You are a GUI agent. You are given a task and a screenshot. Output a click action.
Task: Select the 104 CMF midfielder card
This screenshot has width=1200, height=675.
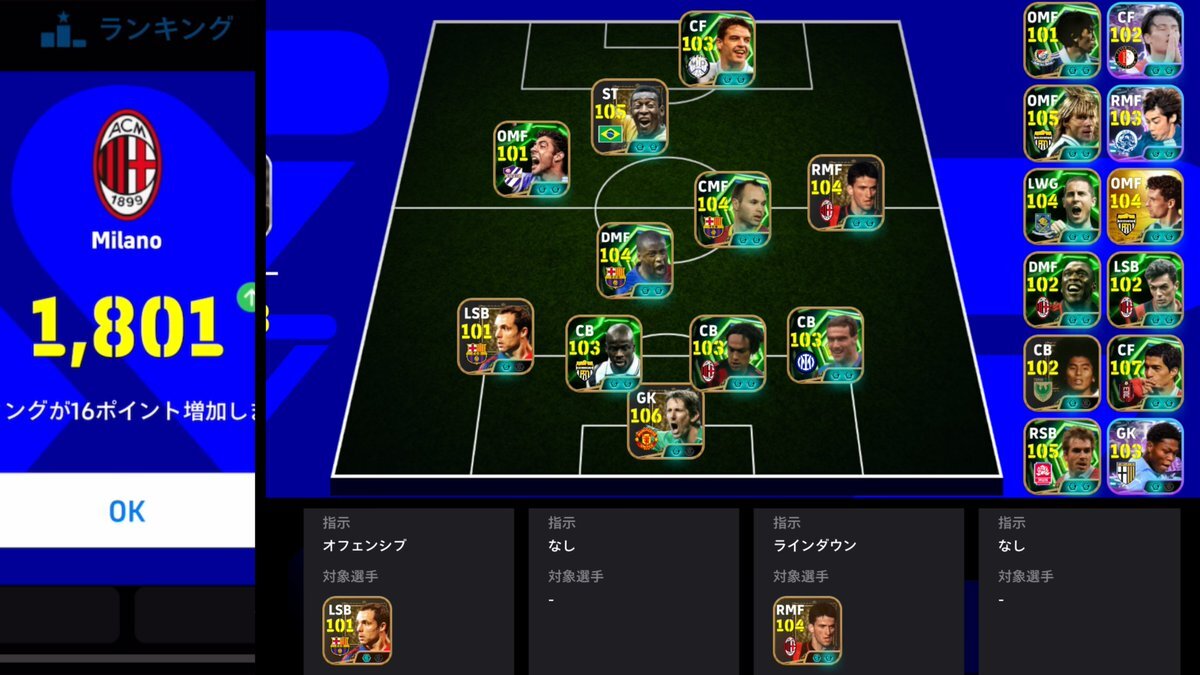coord(733,209)
